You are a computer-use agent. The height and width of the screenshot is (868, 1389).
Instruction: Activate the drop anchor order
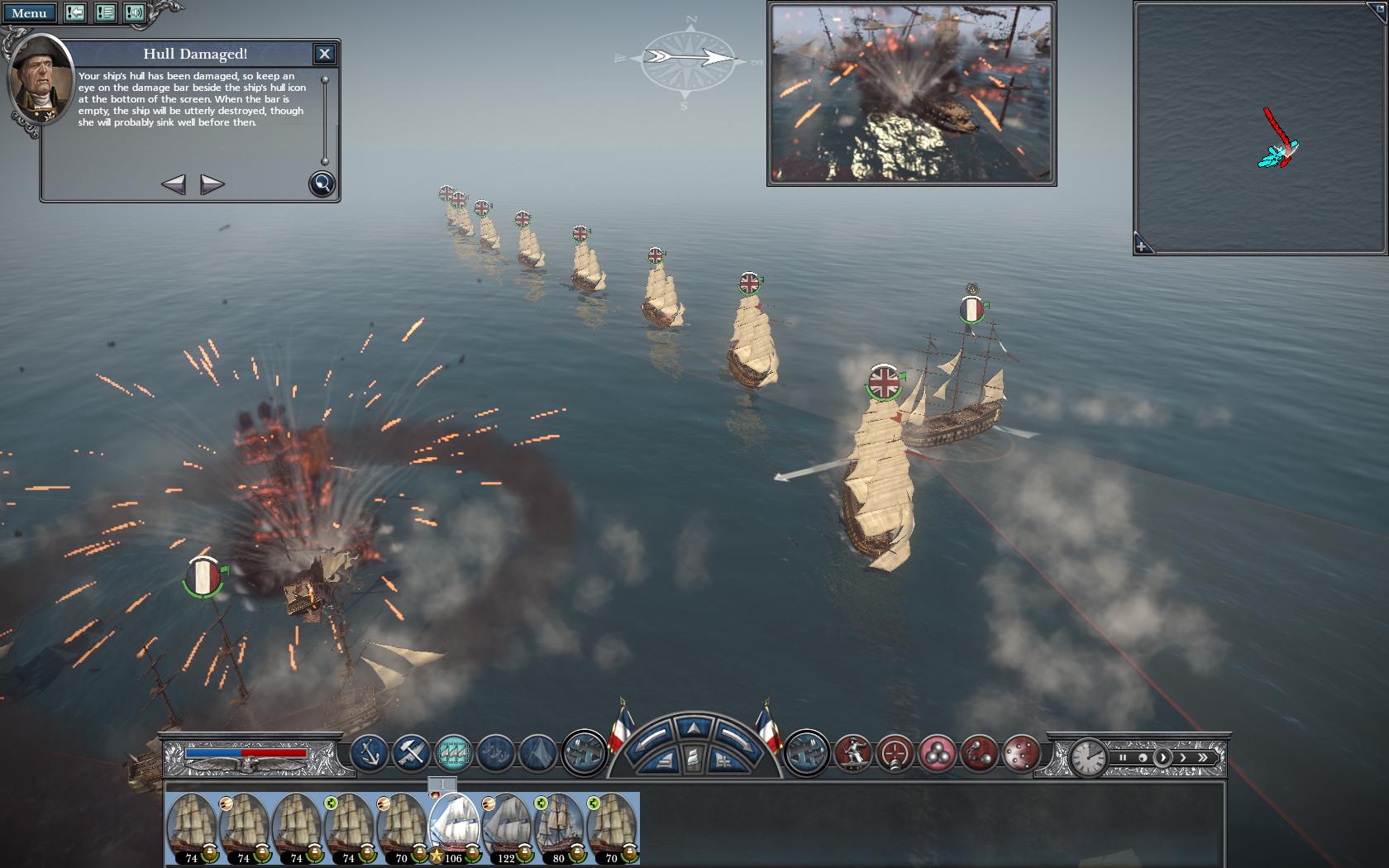370,753
